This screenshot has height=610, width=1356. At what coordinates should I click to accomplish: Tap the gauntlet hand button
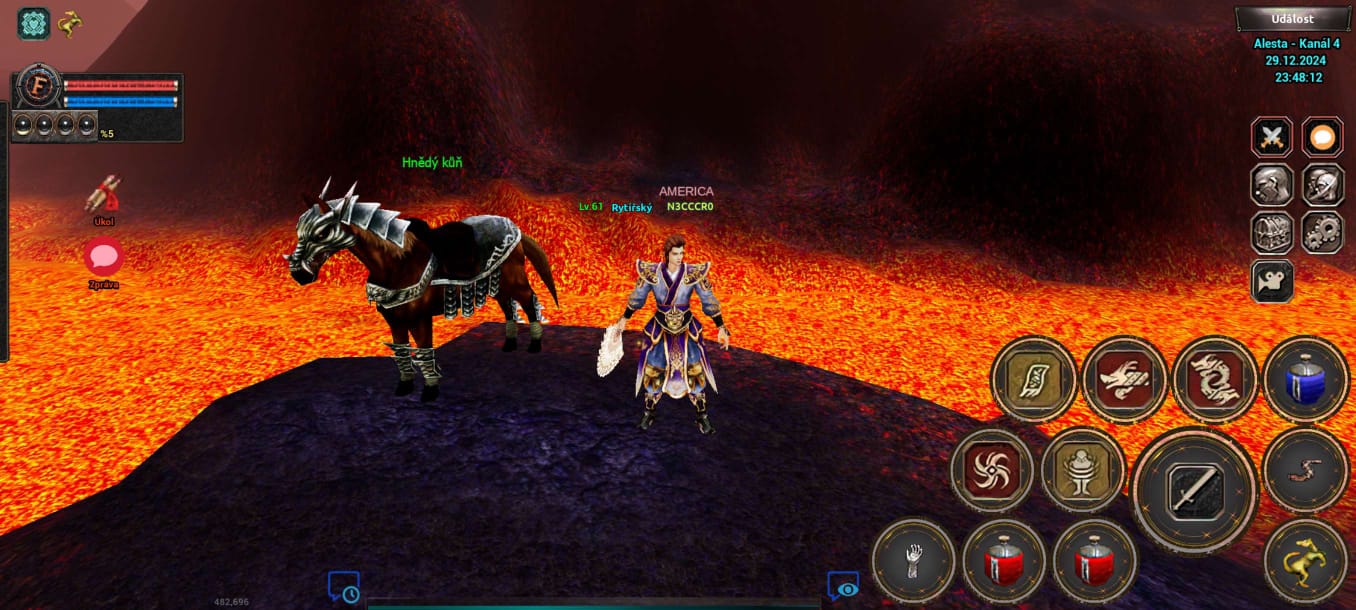913,561
